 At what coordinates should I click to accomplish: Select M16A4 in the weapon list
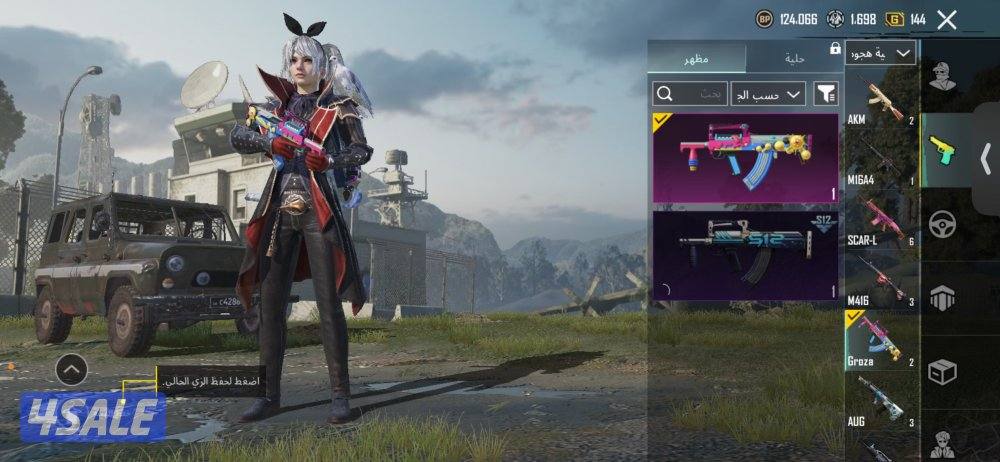click(881, 161)
